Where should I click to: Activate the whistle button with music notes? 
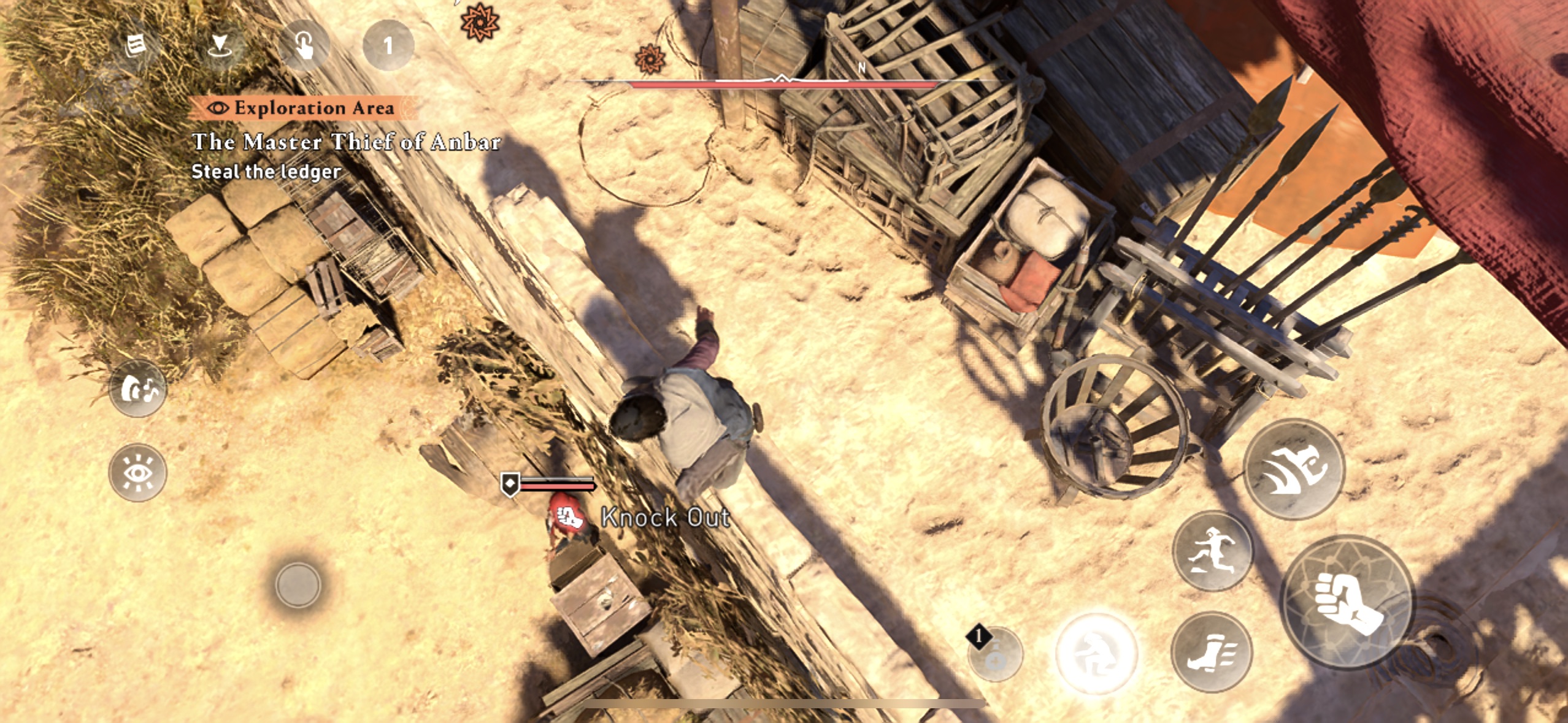[x=137, y=389]
